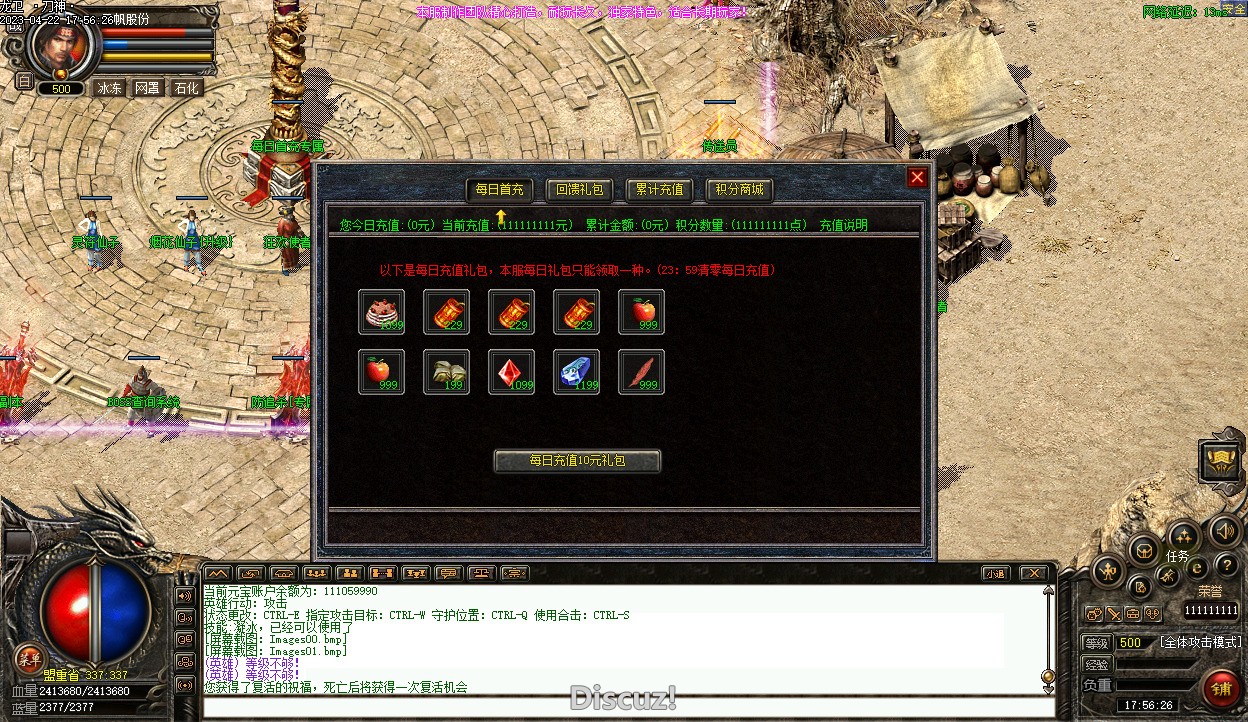
Task: Select the red feather gift slot
Action: [641, 372]
